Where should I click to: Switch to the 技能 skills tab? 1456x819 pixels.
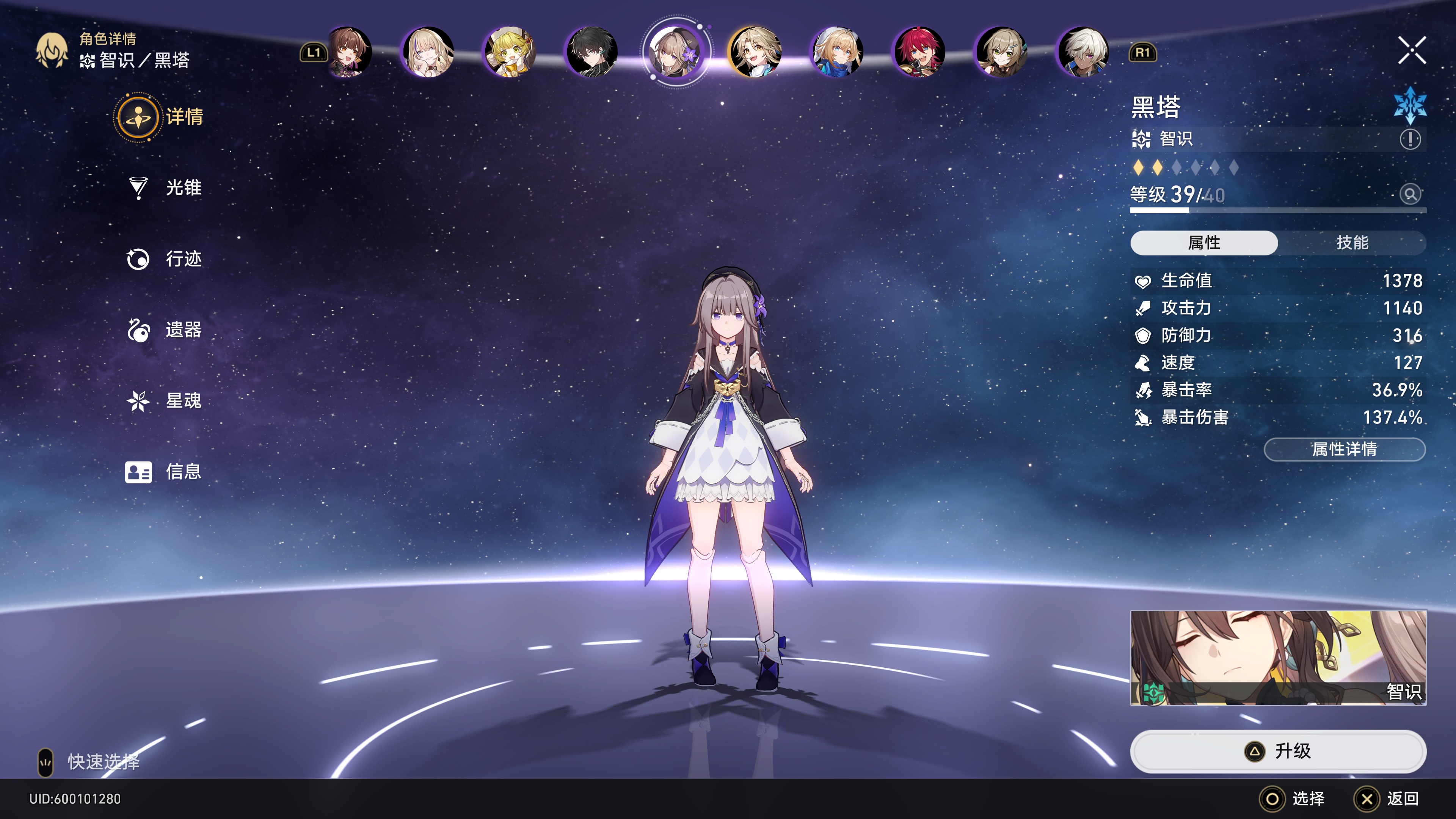click(x=1351, y=243)
